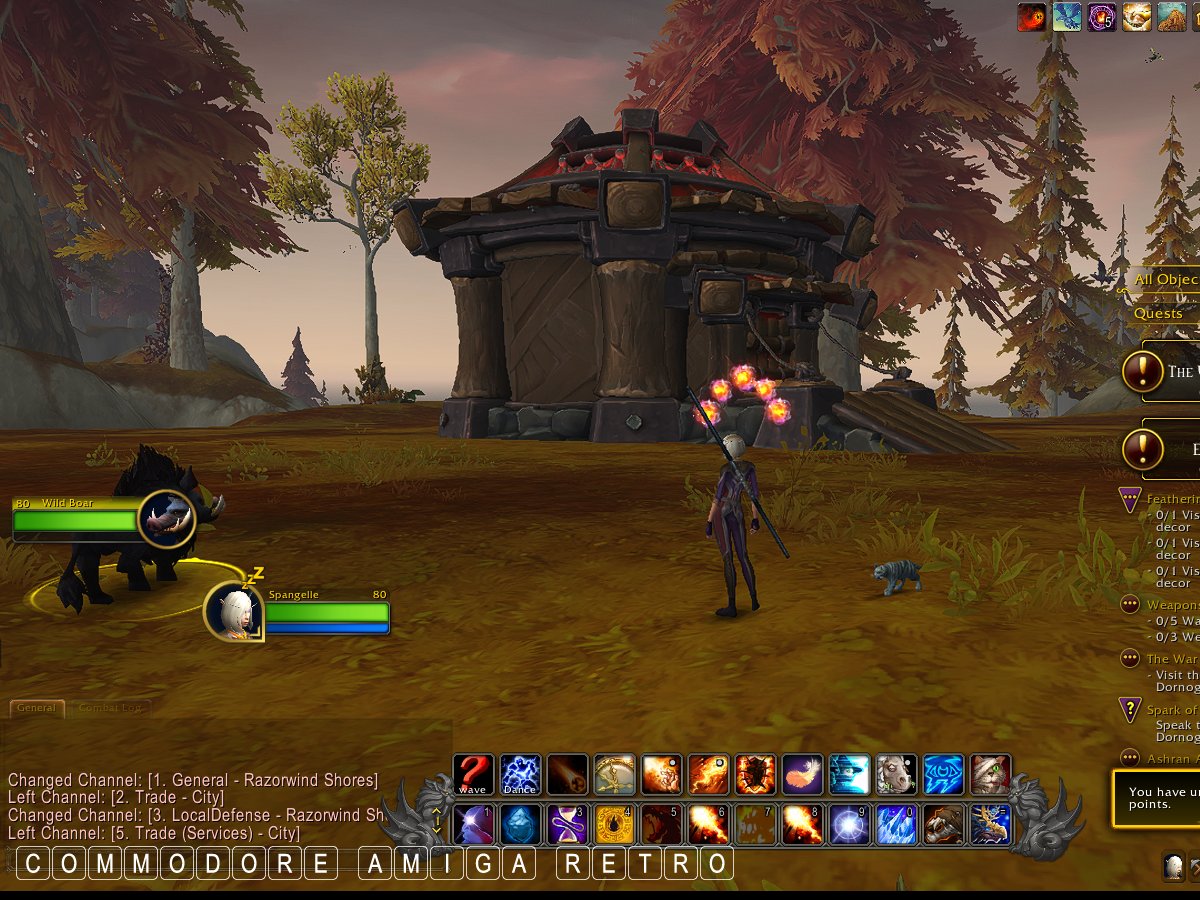Activate the blue eye rune ability
Viewport: 1200px width, 900px height.
click(943, 775)
